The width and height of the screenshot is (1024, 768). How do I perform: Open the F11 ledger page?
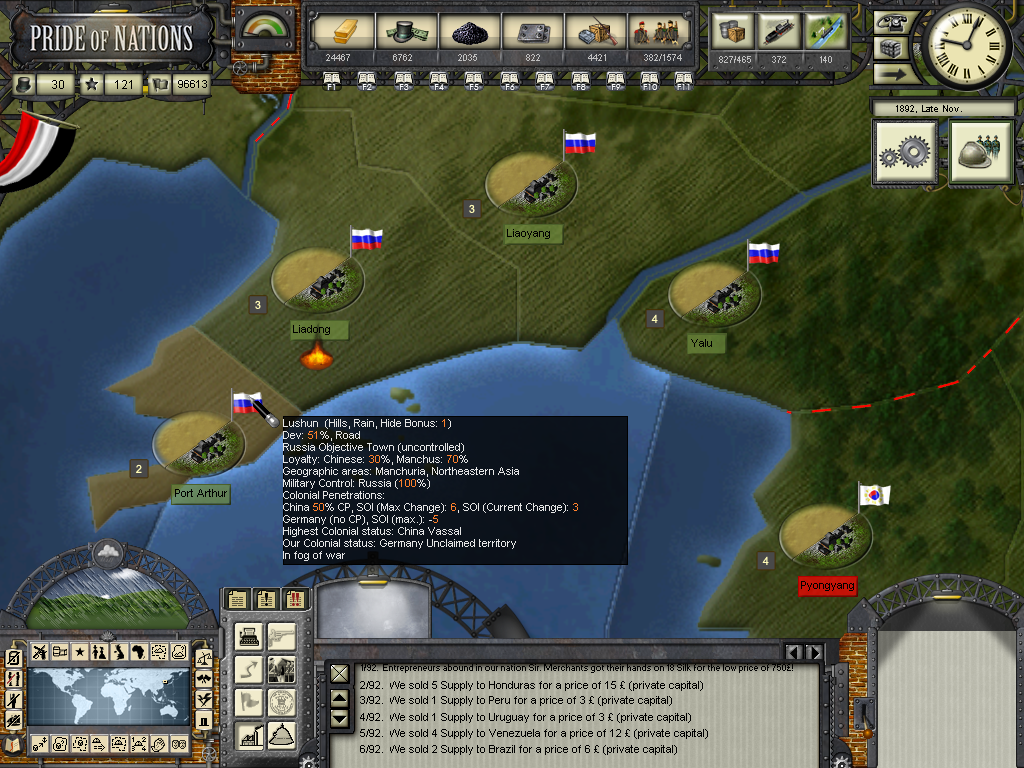684,79
